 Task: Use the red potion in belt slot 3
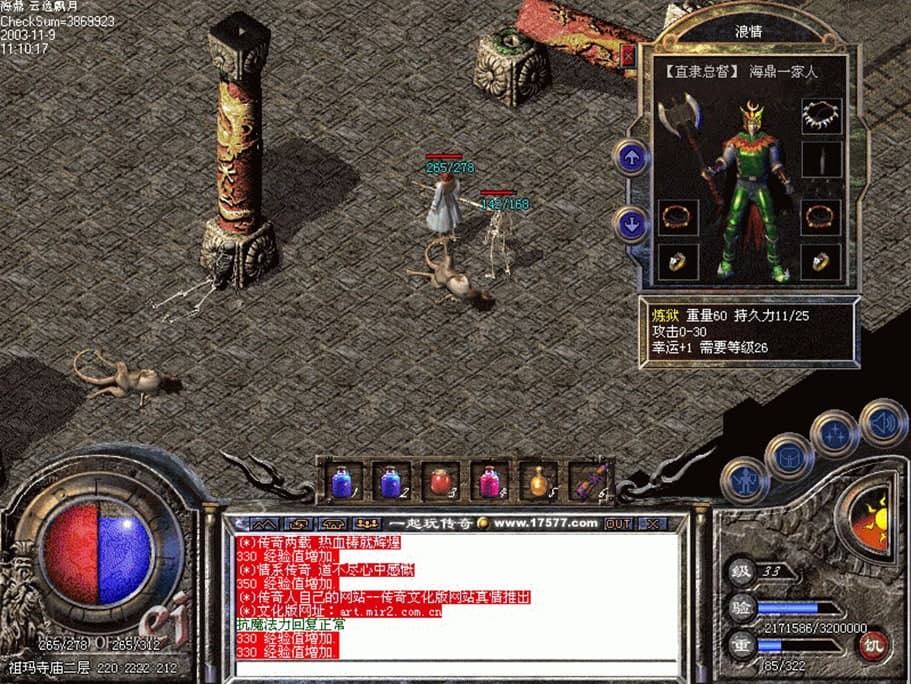click(x=440, y=481)
